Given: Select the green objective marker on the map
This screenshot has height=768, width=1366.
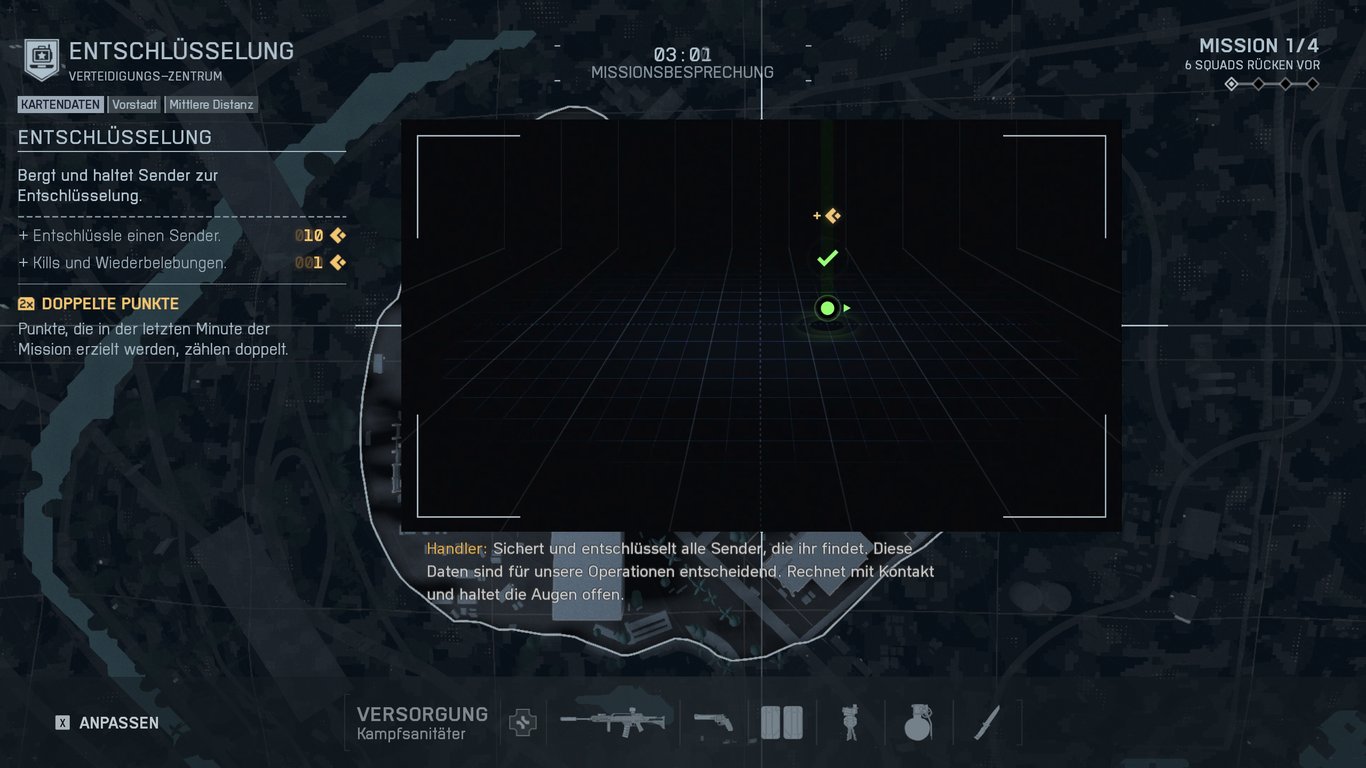Looking at the screenshot, I should click(x=826, y=308).
